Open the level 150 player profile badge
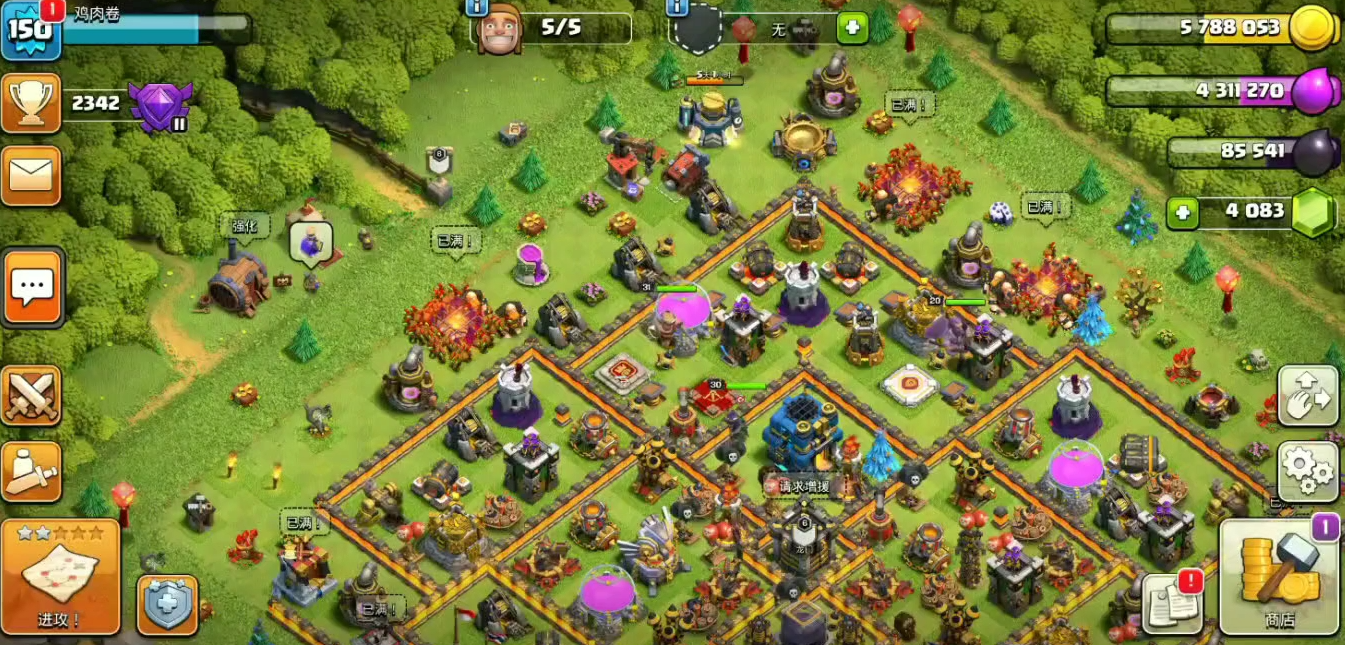1345x645 pixels. [x=30, y=29]
